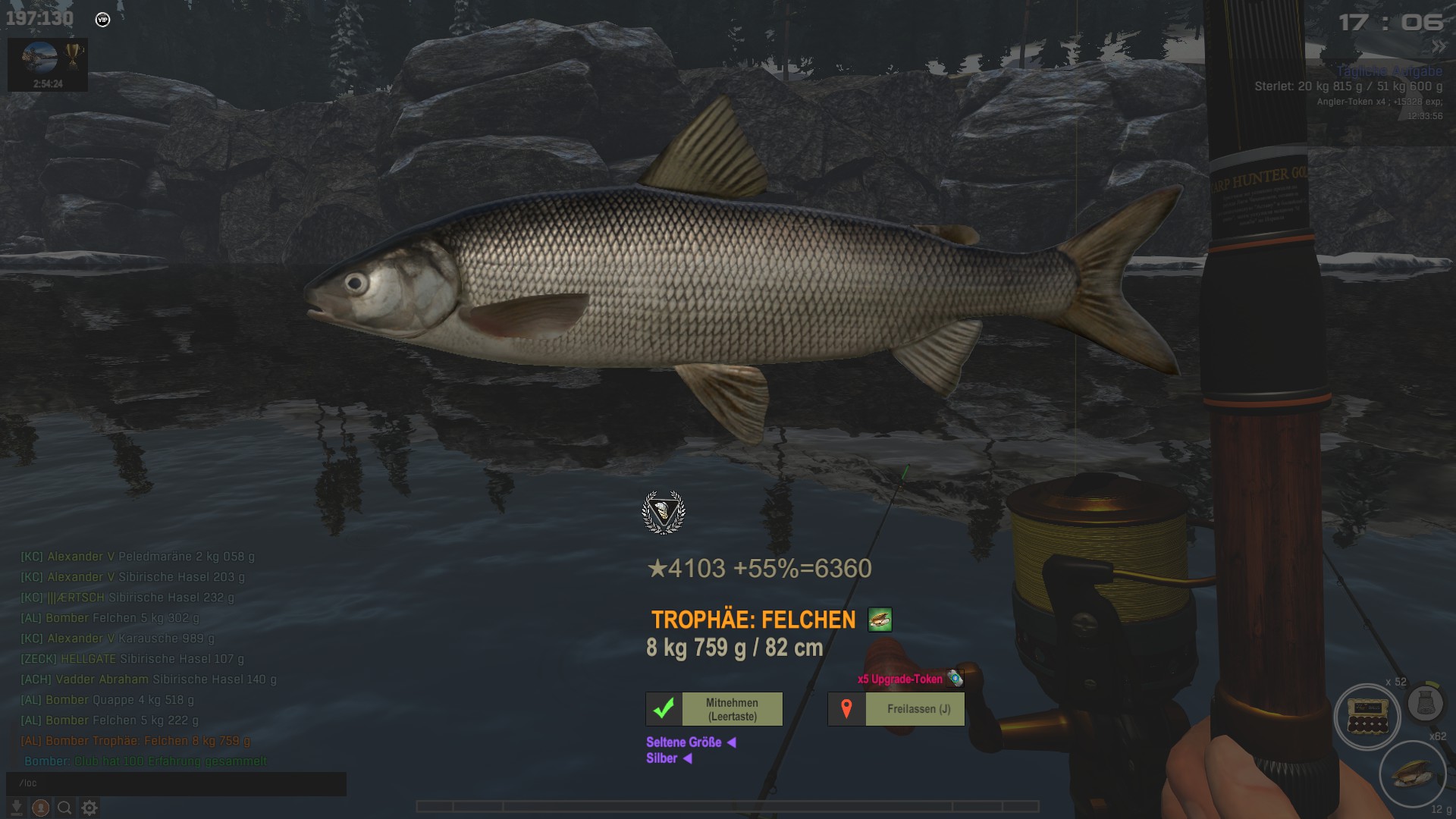Viewport: 1456px width, 819px height.
Task: Select the orange player profile chat icon
Action: coord(41,808)
